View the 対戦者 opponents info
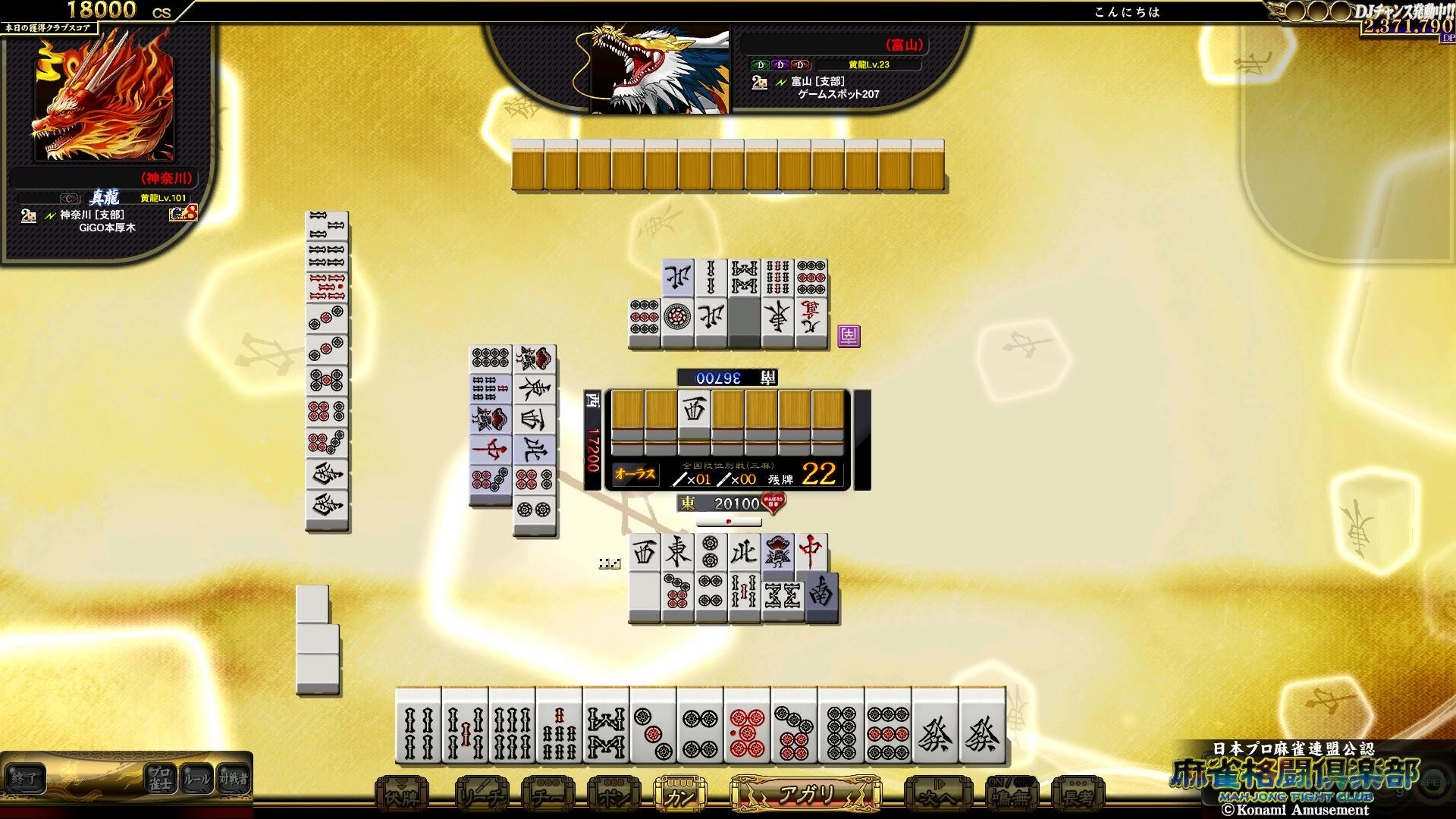 (233, 778)
